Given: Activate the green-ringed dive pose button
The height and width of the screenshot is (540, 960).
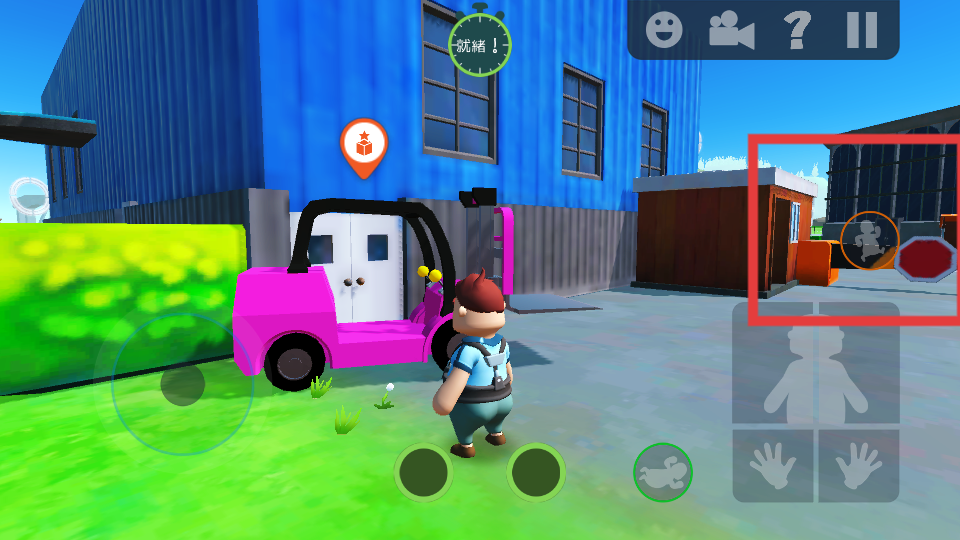Looking at the screenshot, I should coord(662,472).
